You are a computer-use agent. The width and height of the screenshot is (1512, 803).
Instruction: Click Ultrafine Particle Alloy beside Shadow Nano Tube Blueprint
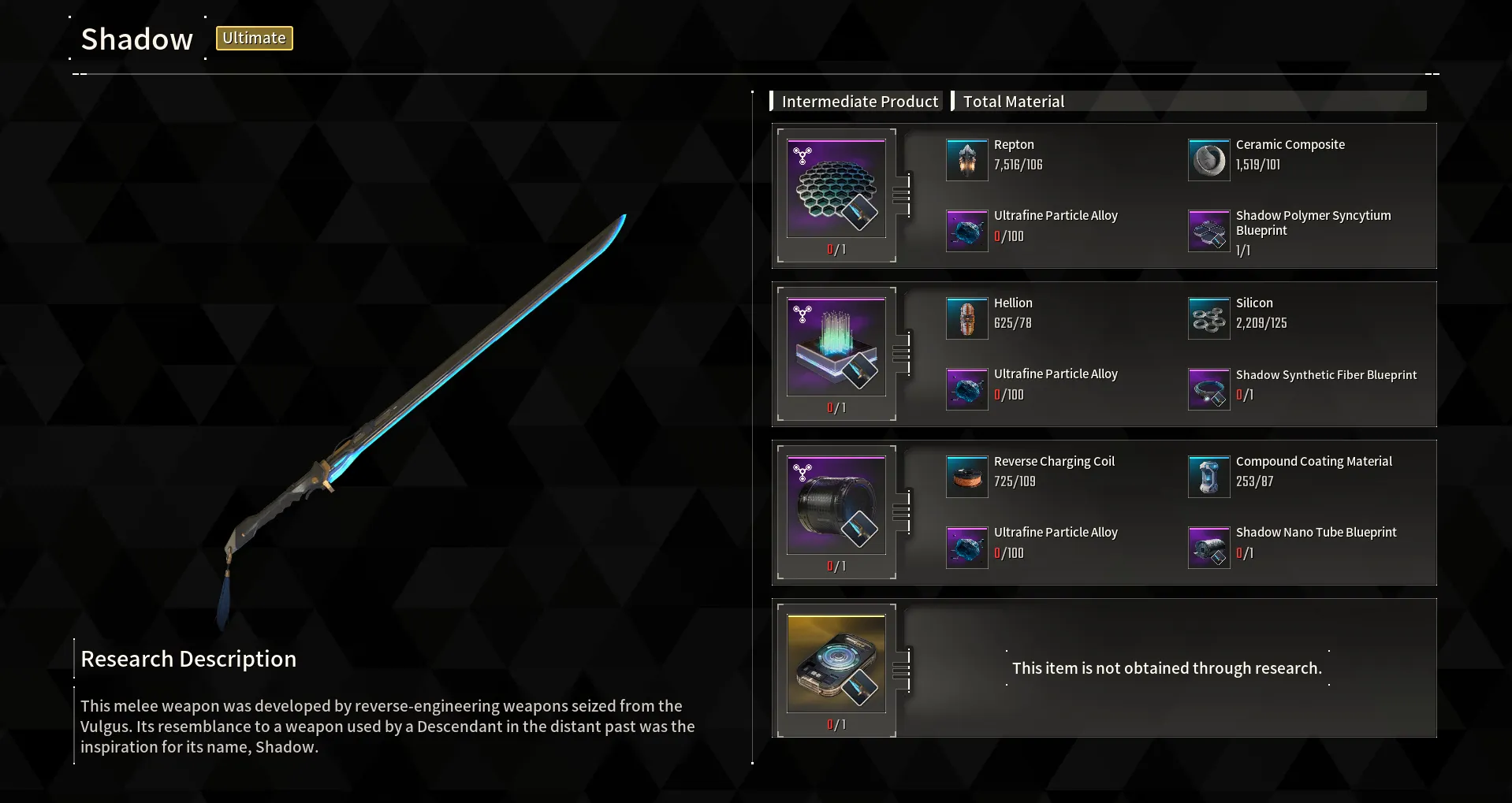tap(967, 548)
